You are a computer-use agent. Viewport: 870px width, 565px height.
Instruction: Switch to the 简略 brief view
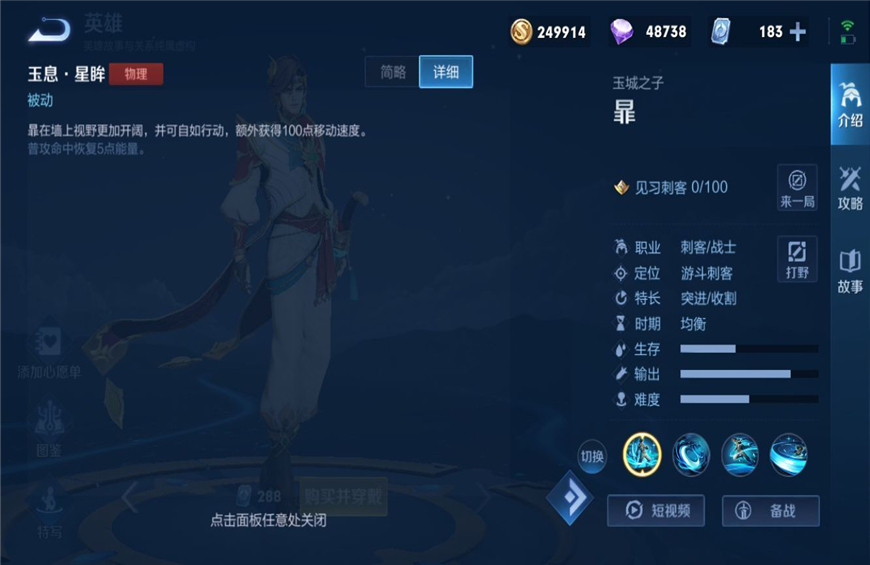(393, 72)
